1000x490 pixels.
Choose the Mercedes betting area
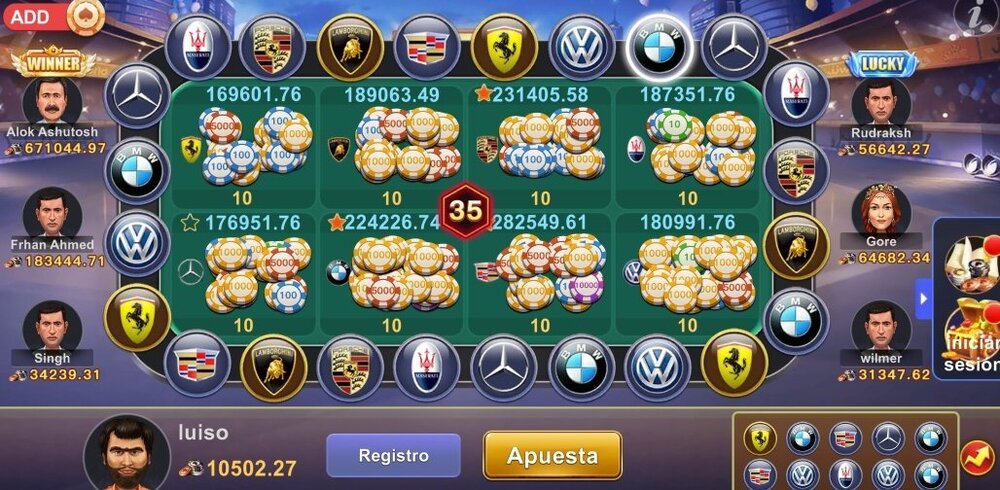[244, 272]
